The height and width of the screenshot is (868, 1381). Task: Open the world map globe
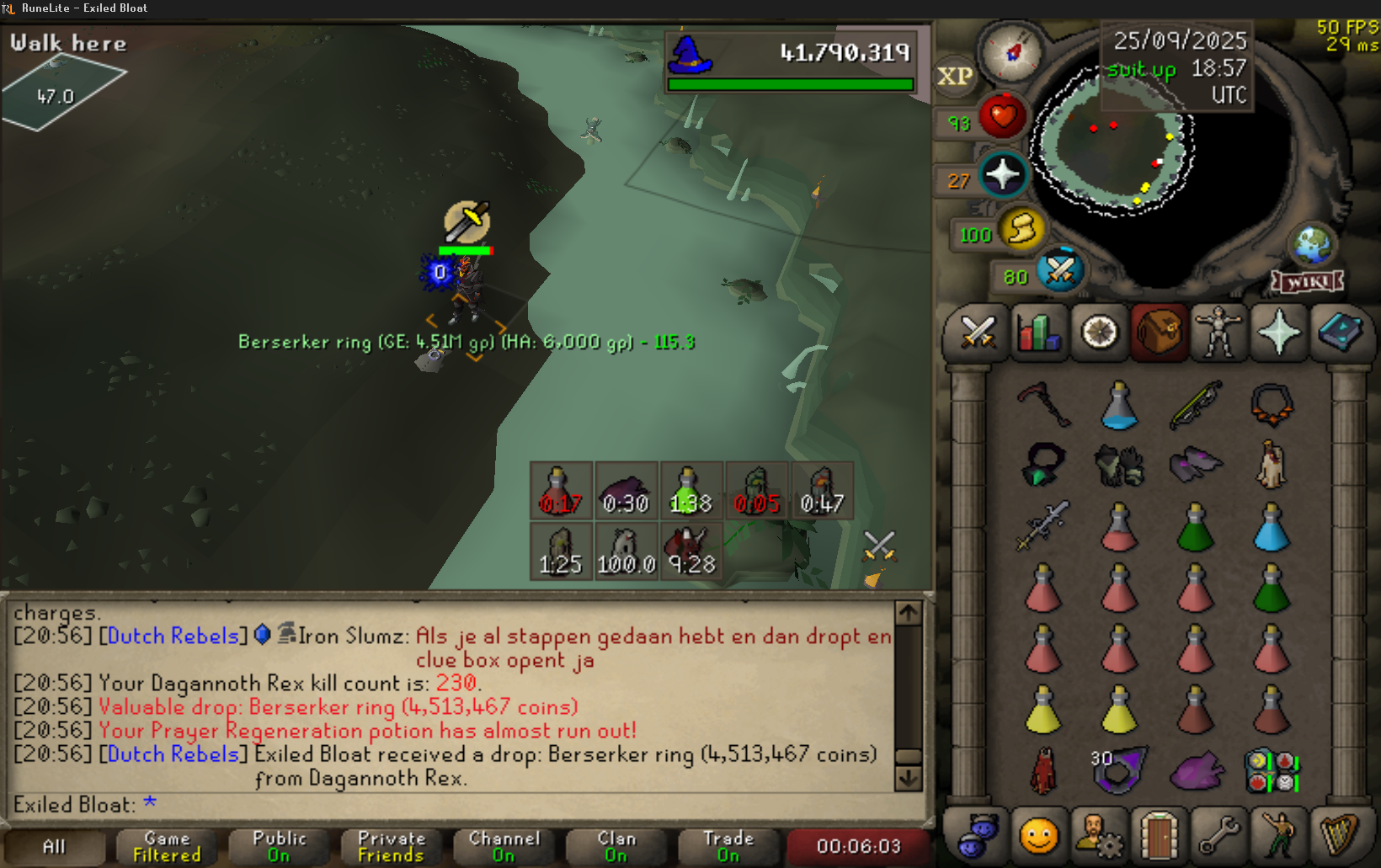[x=1312, y=245]
